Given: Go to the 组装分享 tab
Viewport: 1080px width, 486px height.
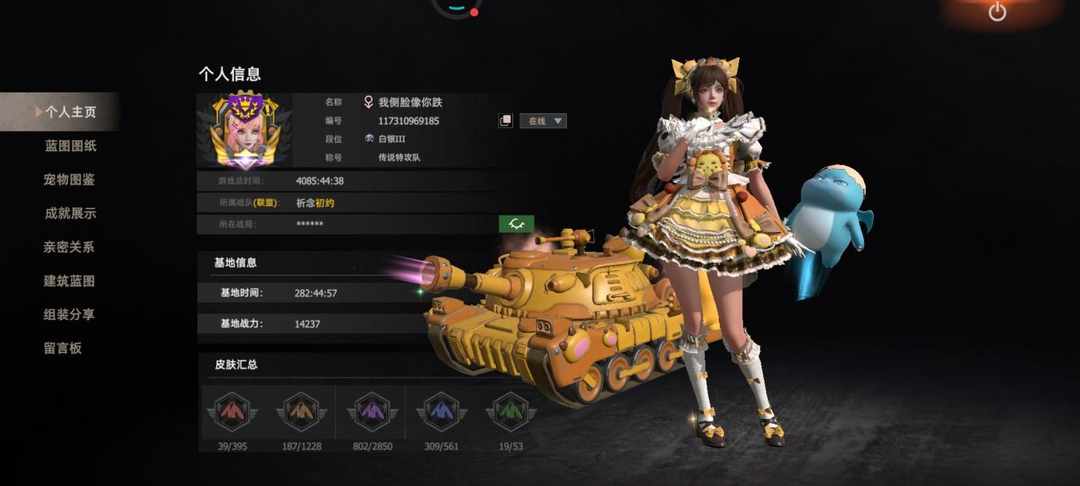Looking at the screenshot, I should click(x=70, y=314).
